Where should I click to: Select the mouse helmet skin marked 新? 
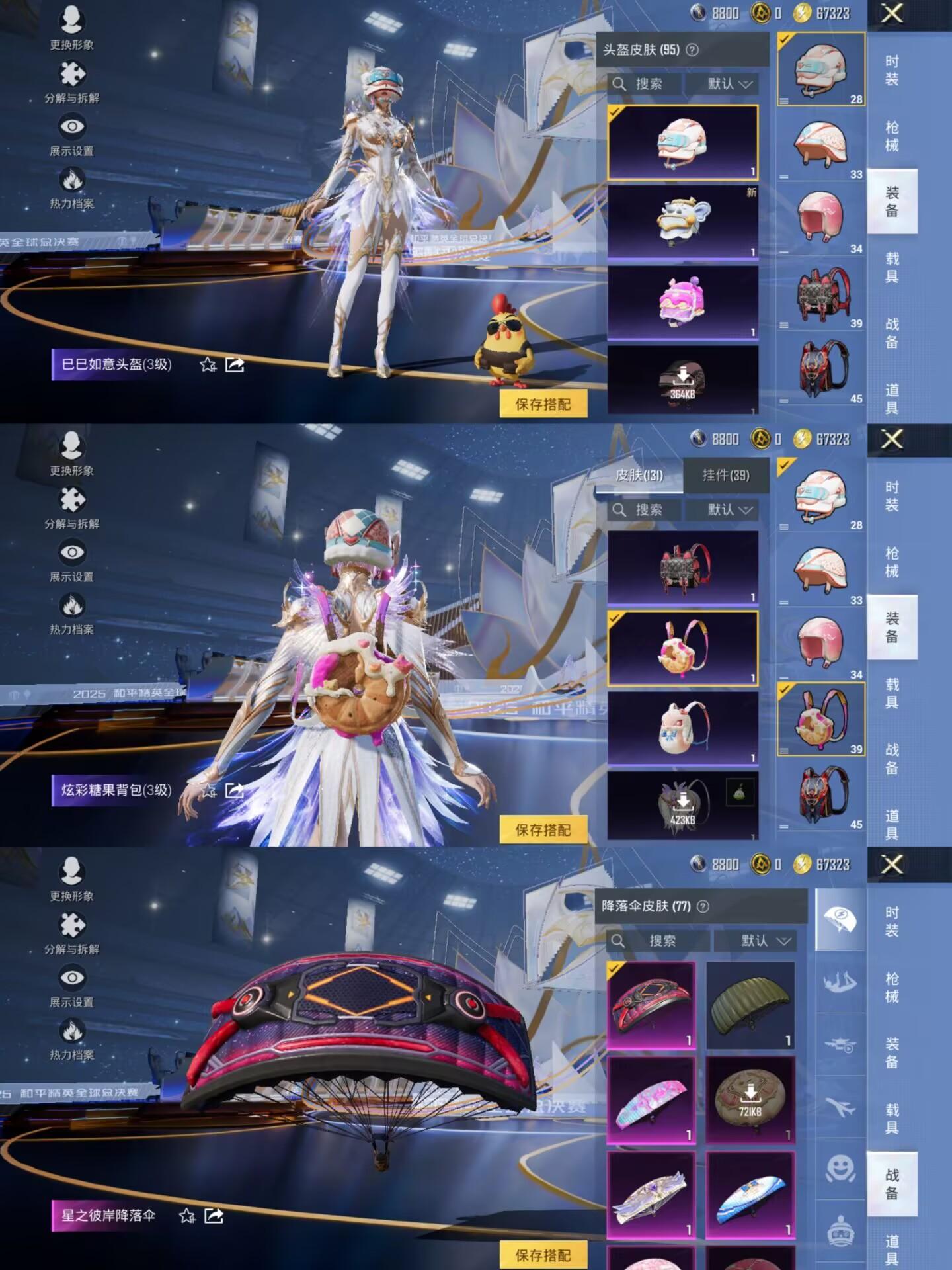[x=682, y=222]
